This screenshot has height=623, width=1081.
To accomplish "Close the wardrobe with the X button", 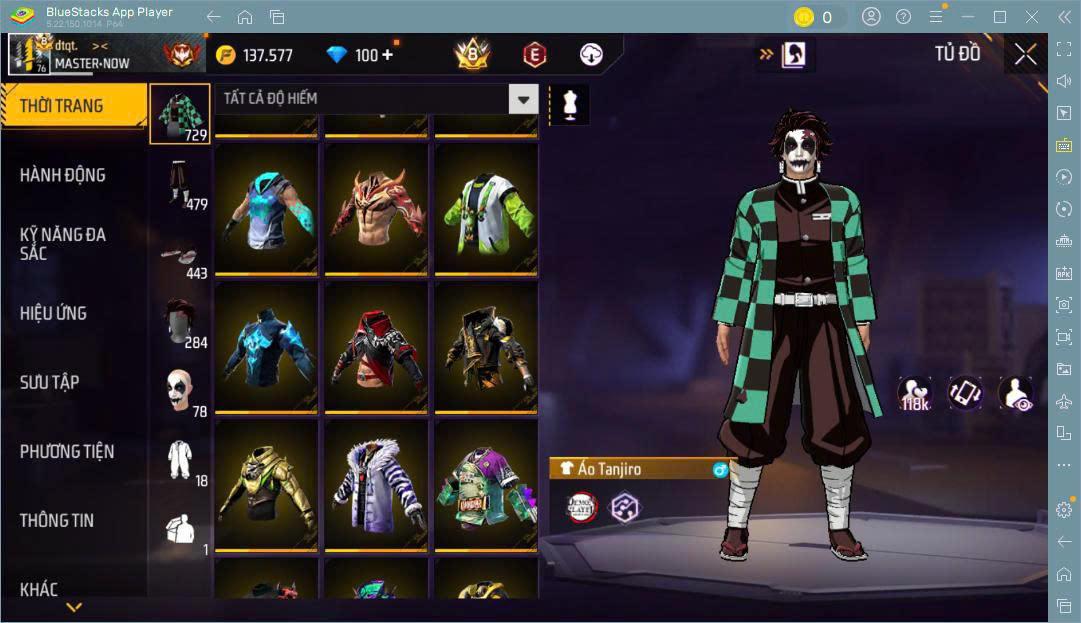I will (1025, 55).
